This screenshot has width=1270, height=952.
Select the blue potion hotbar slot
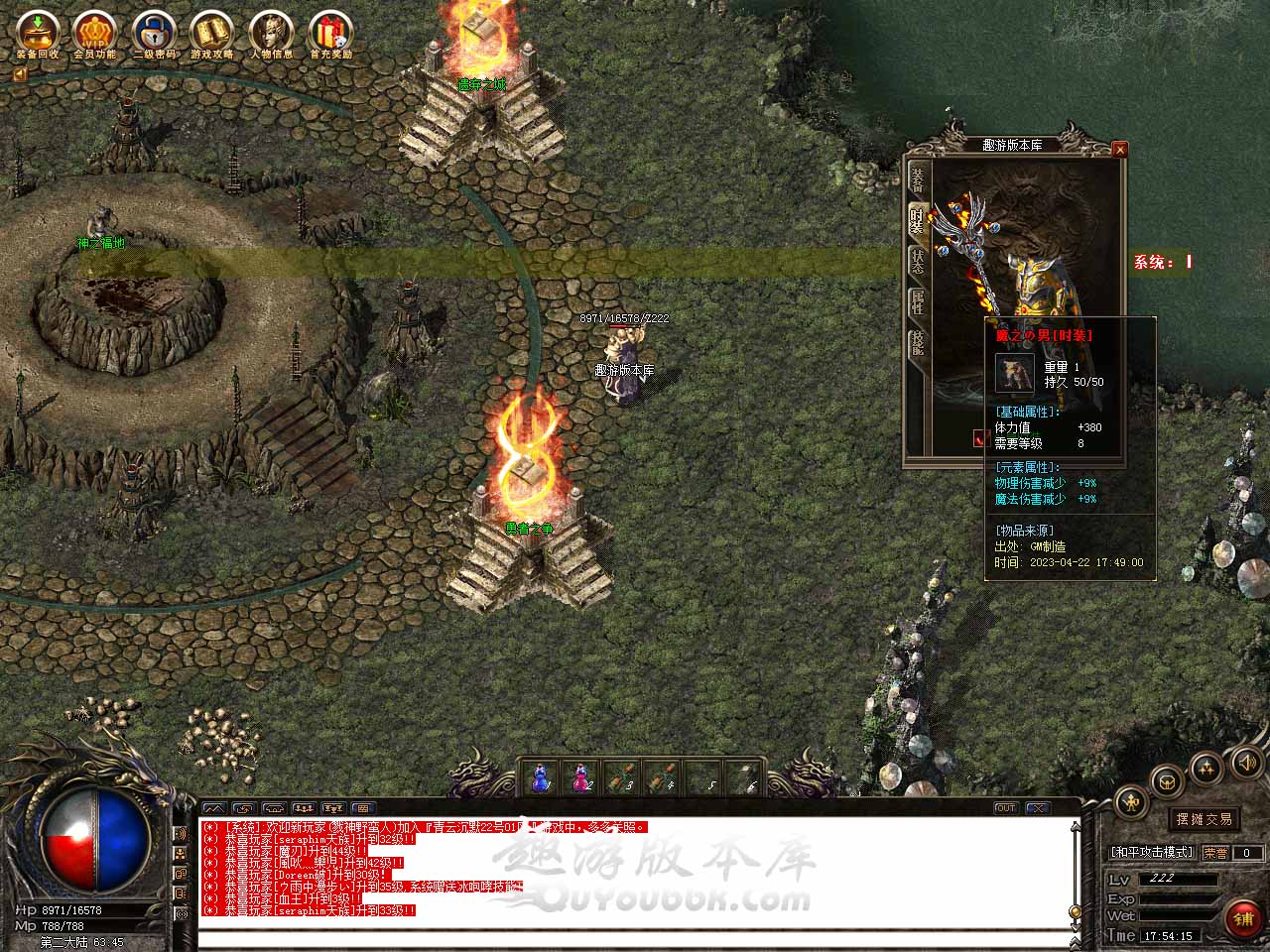[x=541, y=777]
